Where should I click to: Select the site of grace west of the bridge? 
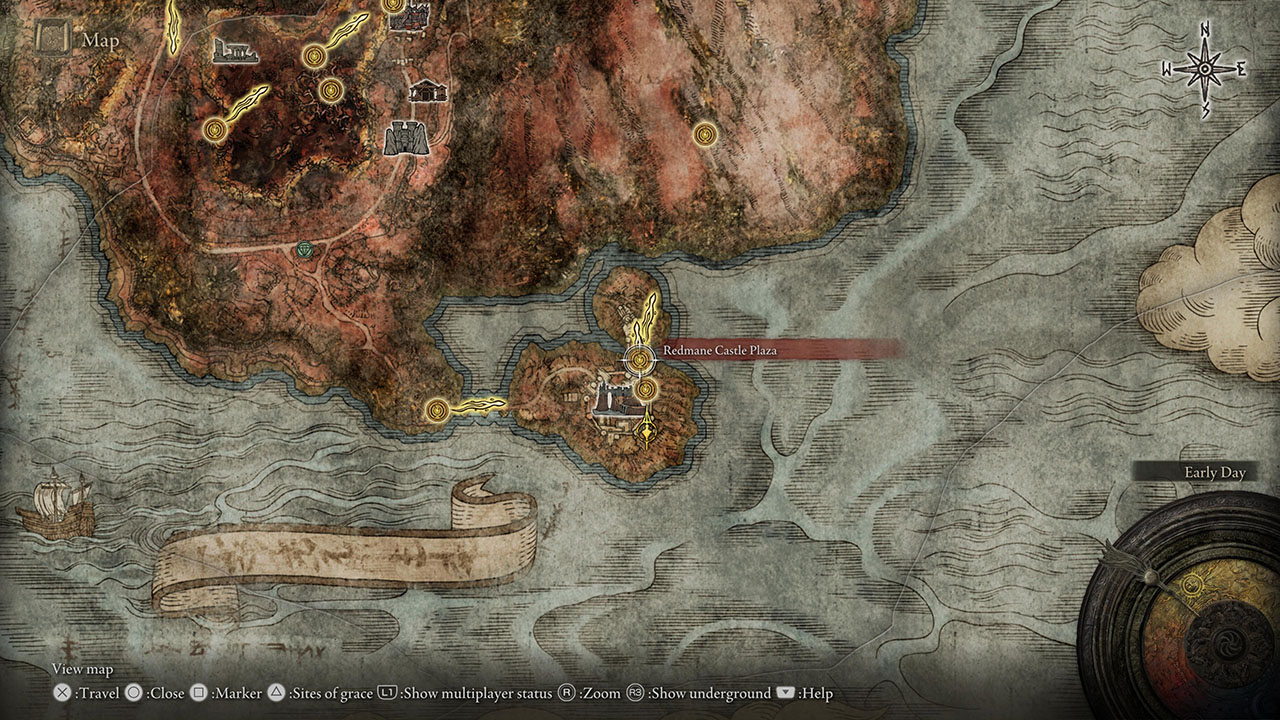(x=436, y=409)
